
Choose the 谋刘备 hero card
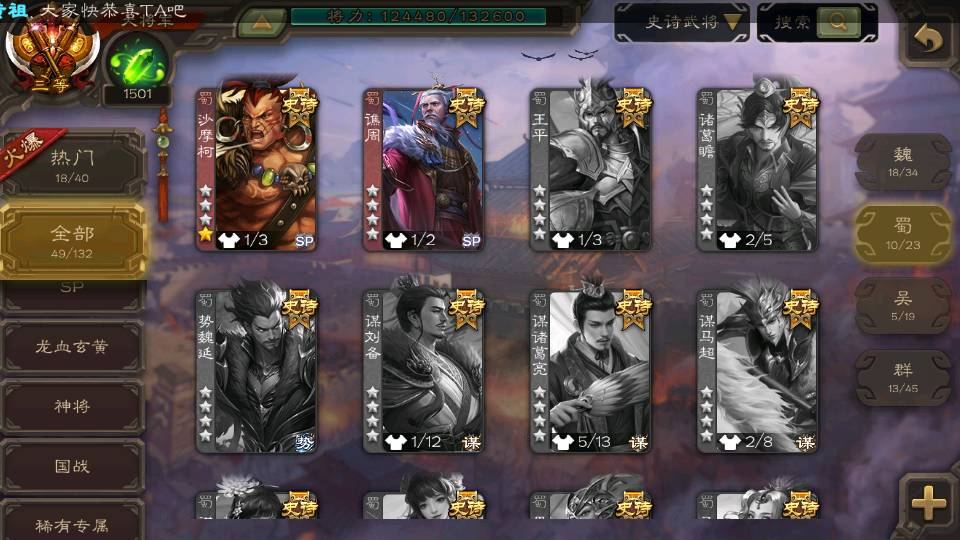coord(423,370)
